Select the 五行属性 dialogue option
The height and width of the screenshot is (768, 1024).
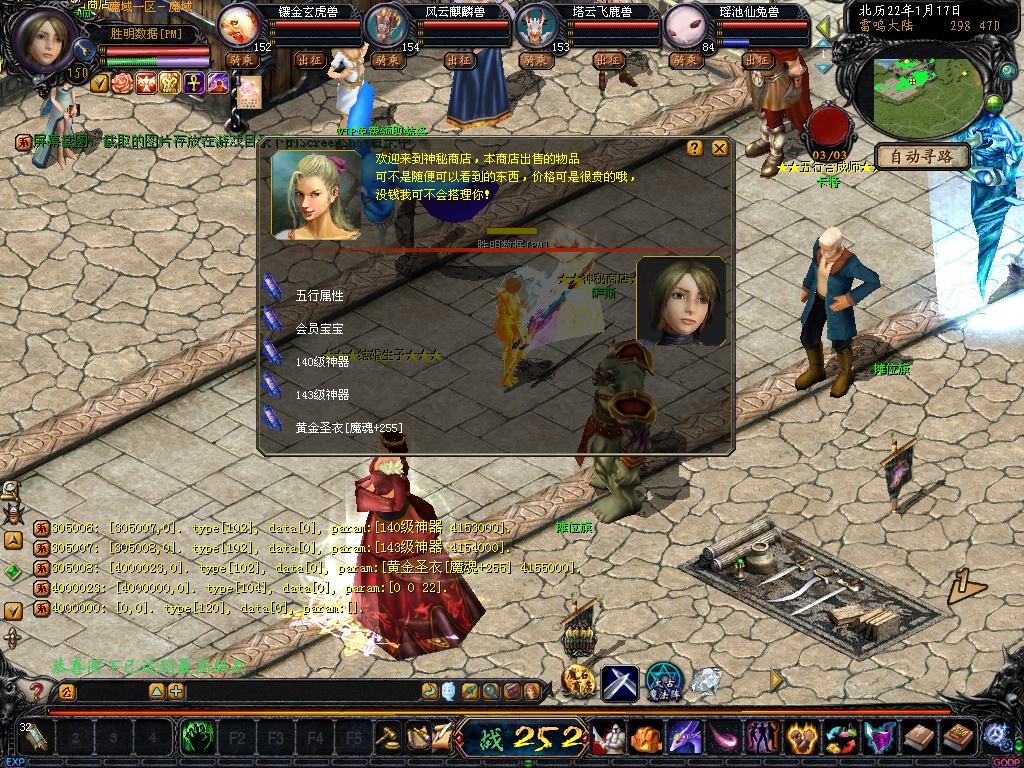(319, 296)
